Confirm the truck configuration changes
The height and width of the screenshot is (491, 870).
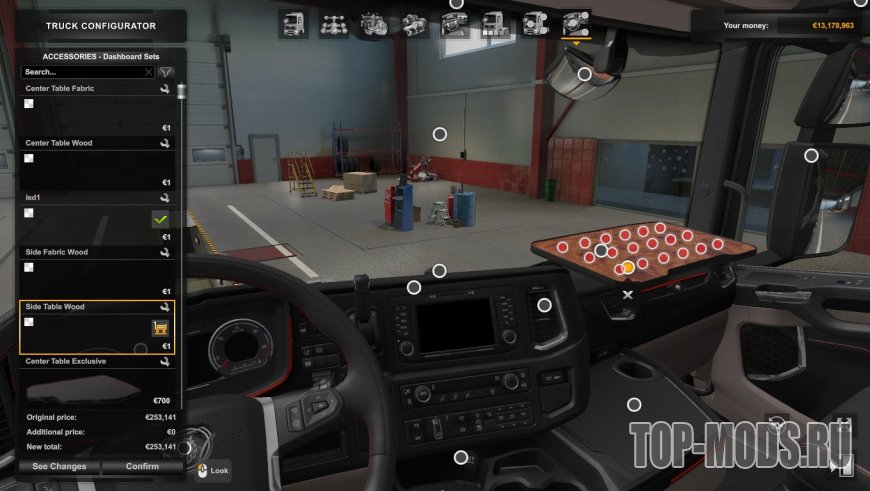142,466
